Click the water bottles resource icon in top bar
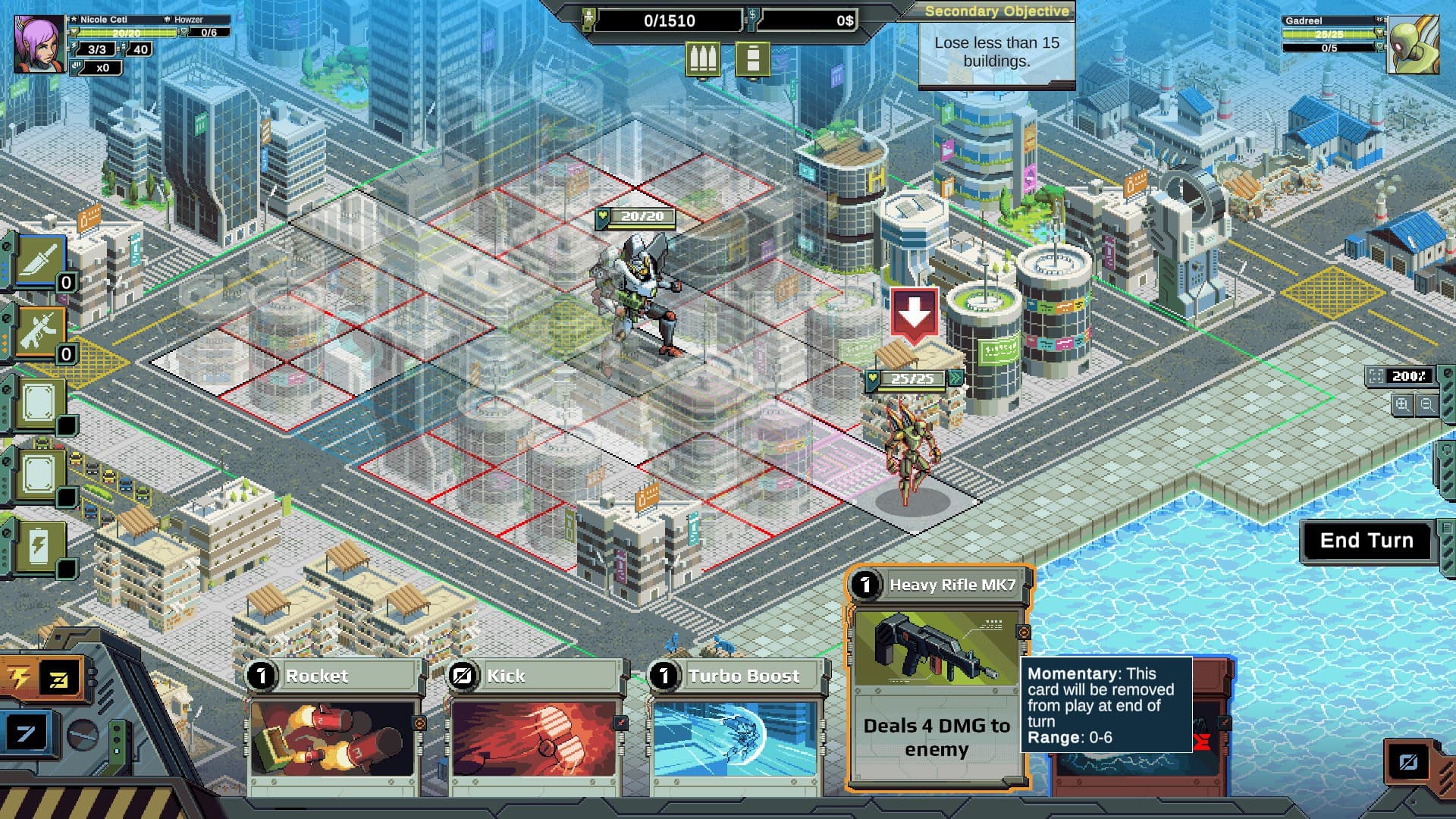Viewport: 1456px width, 819px height. tap(705, 58)
